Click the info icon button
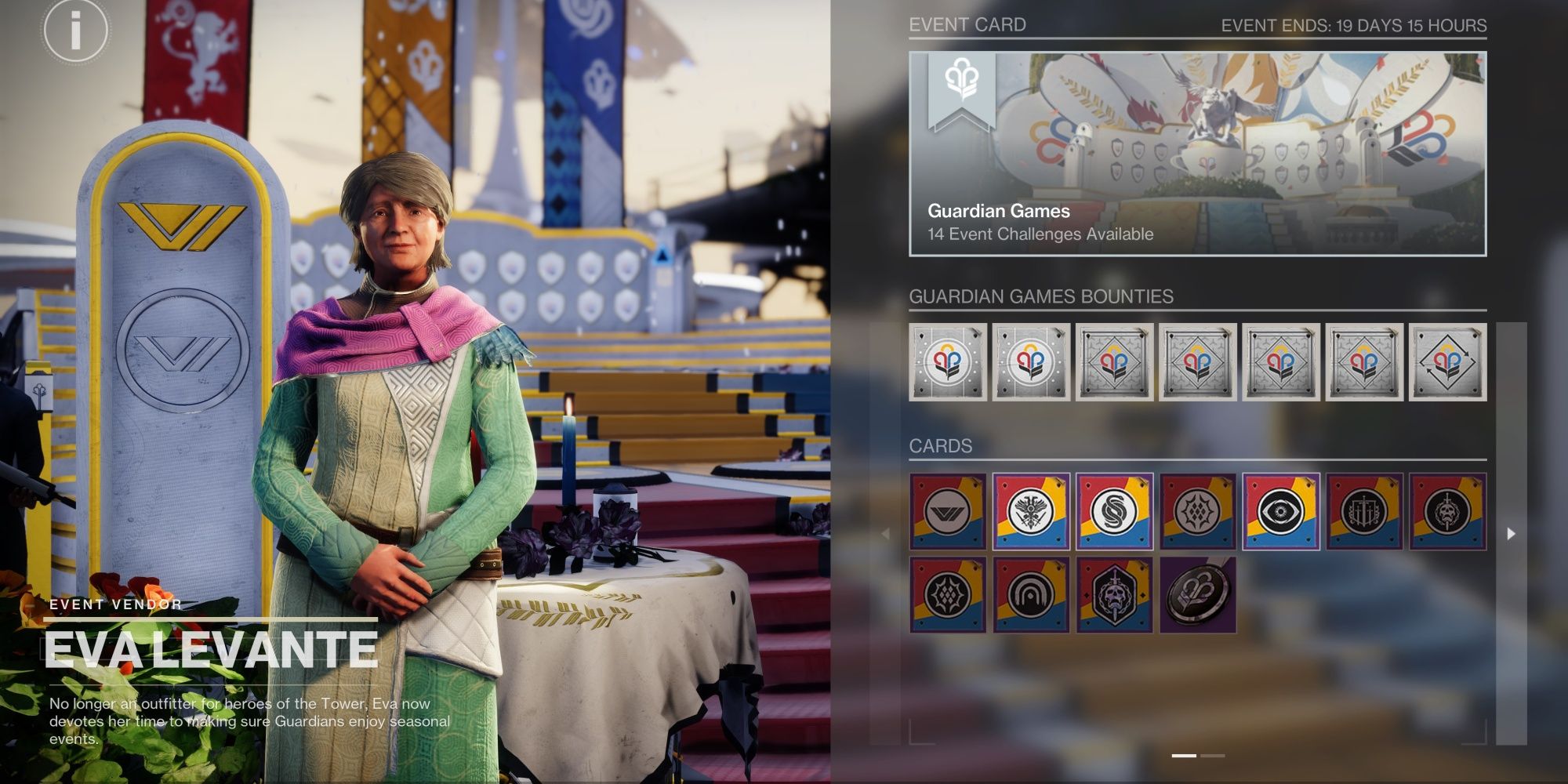This screenshot has width=1568, height=784. pyautogui.click(x=75, y=31)
